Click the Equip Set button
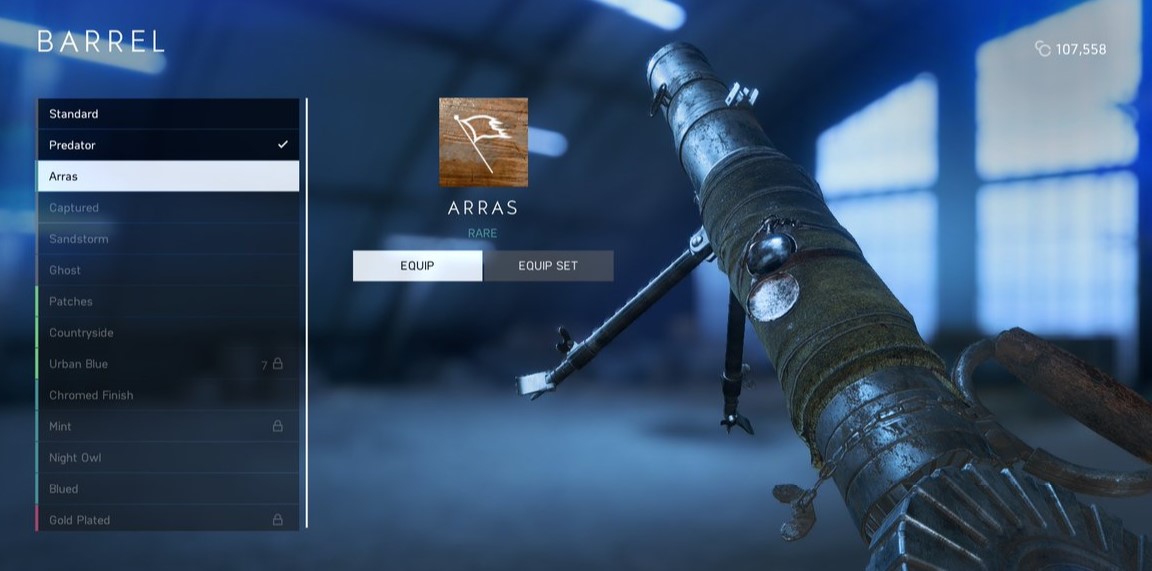The width and height of the screenshot is (1152, 571). coord(548,266)
